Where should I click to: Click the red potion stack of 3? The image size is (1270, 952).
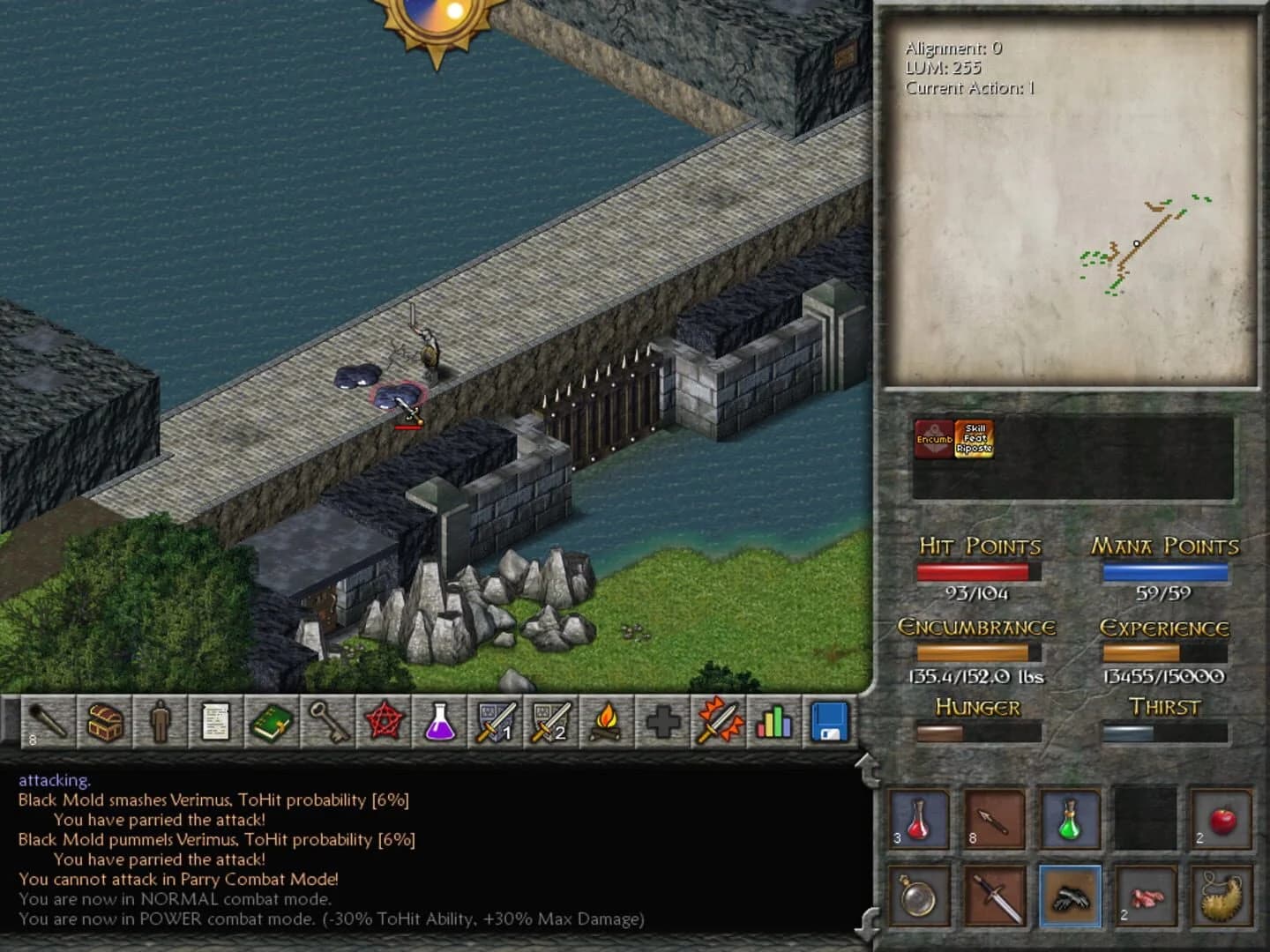(x=917, y=822)
